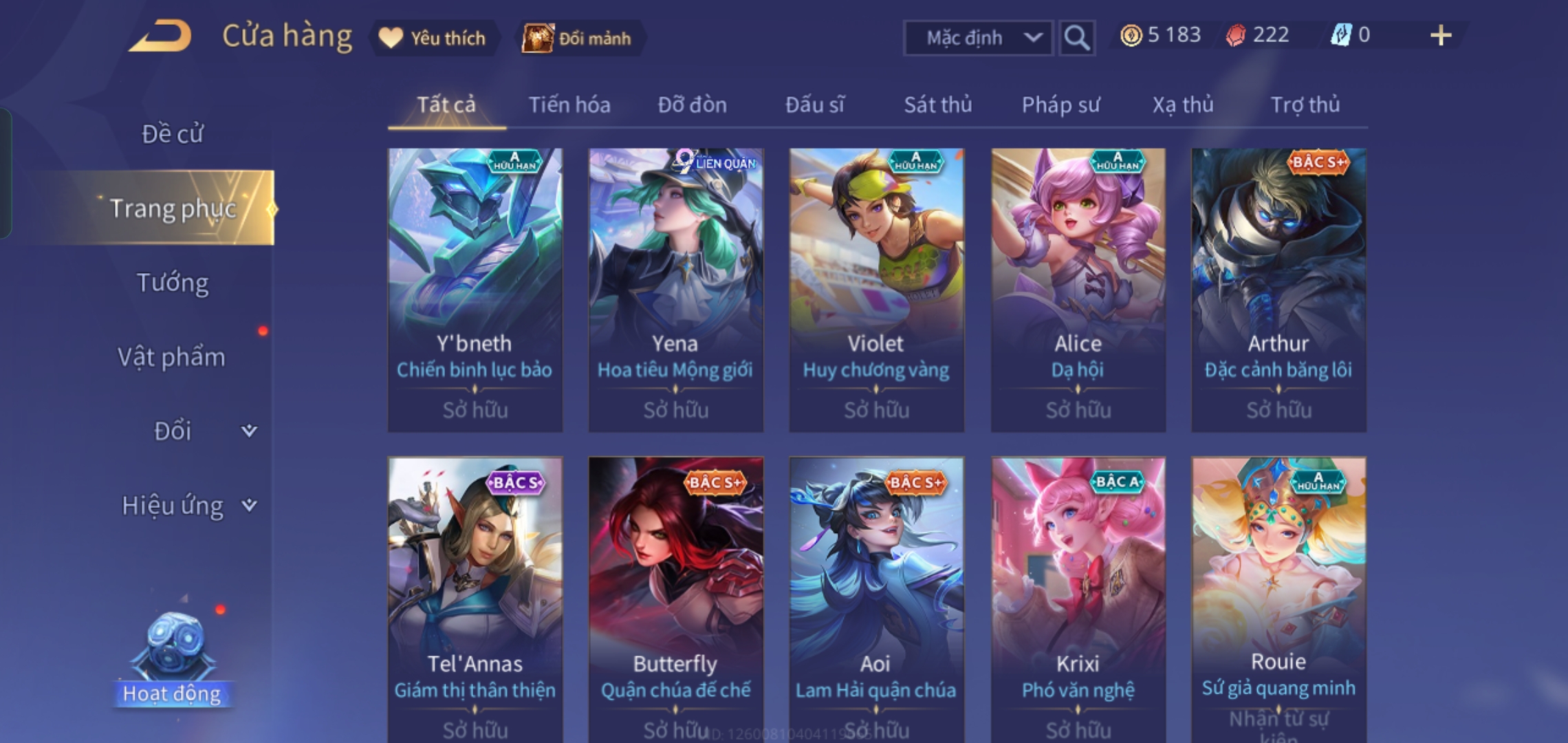The width and height of the screenshot is (1568, 743).
Task: Show the Sát thủ skins tab
Action: click(937, 105)
